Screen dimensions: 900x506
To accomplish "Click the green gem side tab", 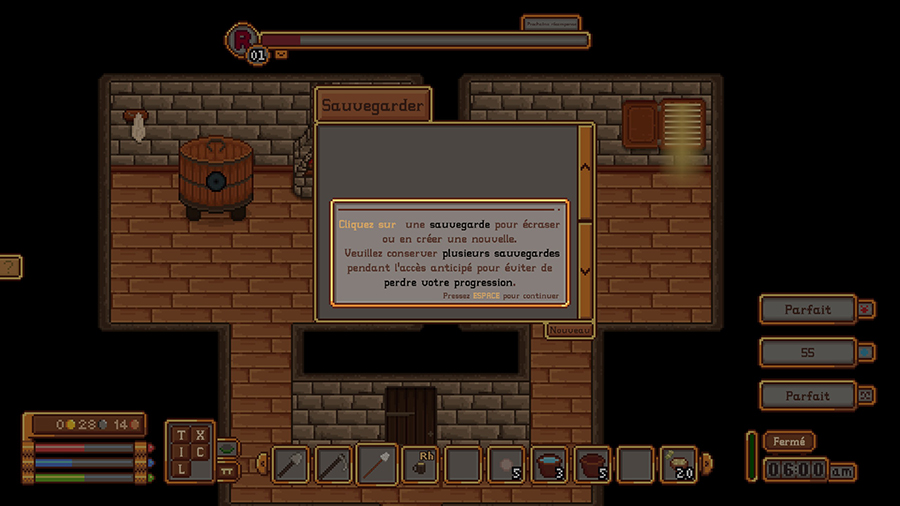I will (x=227, y=449).
